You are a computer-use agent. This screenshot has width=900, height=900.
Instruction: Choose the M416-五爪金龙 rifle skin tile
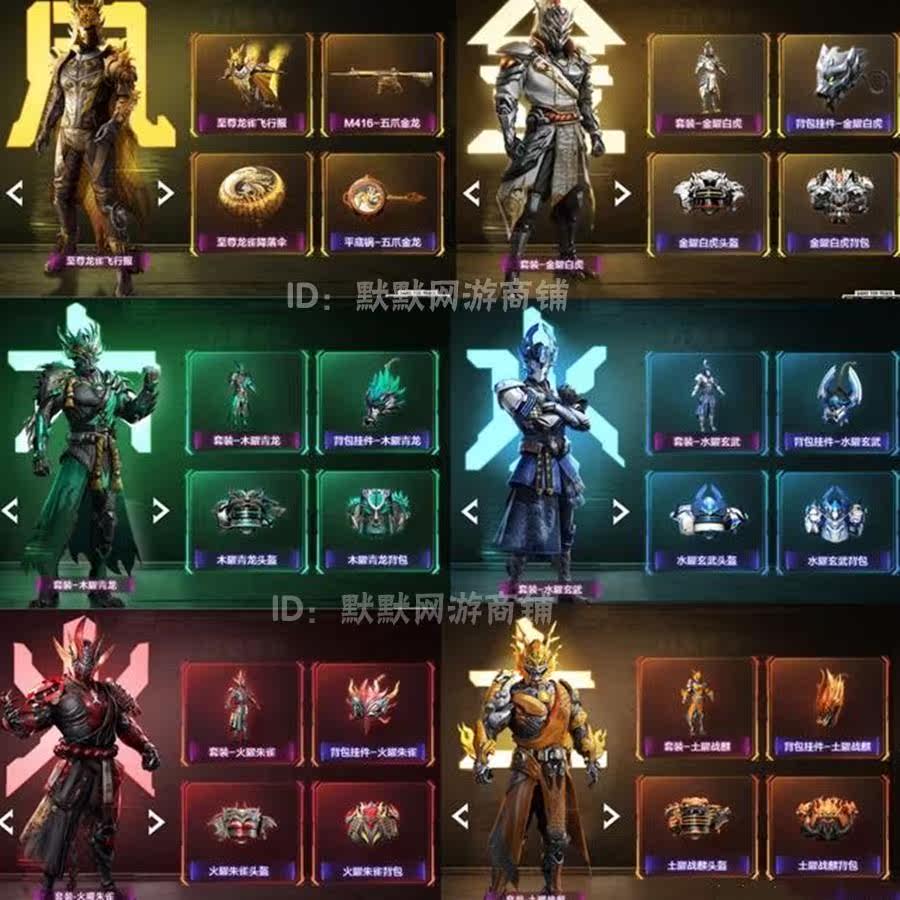coord(382,85)
